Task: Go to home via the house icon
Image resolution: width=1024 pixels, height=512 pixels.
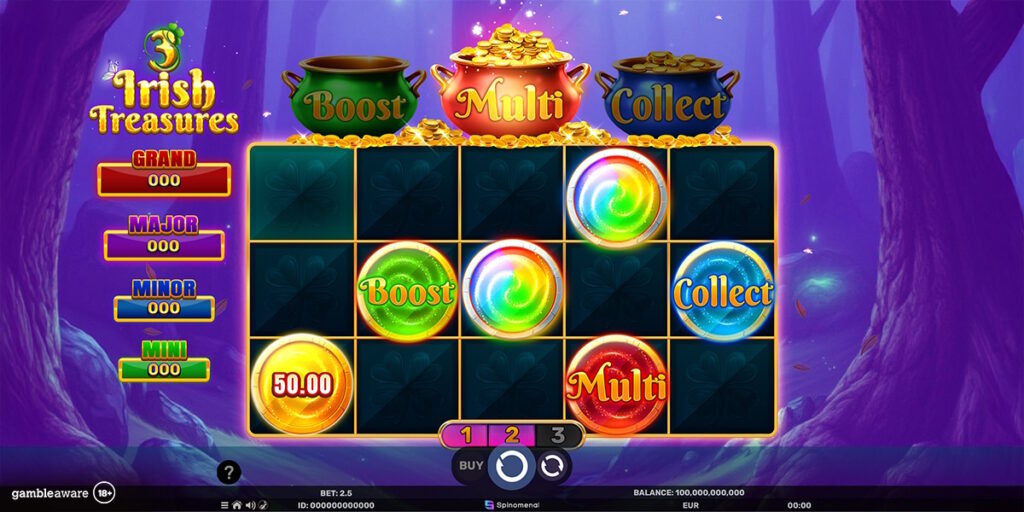Action: pyautogui.click(x=237, y=505)
